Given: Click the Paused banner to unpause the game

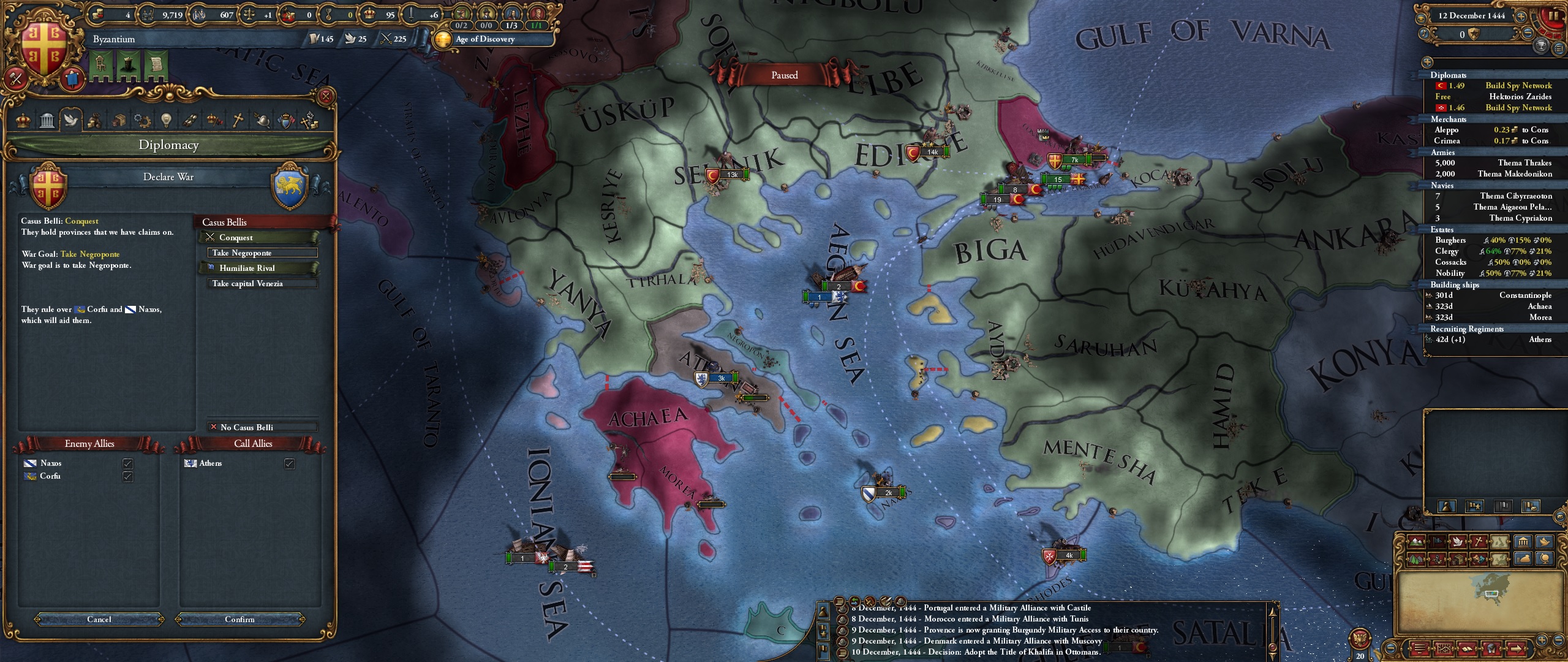Looking at the screenshot, I should (785, 75).
